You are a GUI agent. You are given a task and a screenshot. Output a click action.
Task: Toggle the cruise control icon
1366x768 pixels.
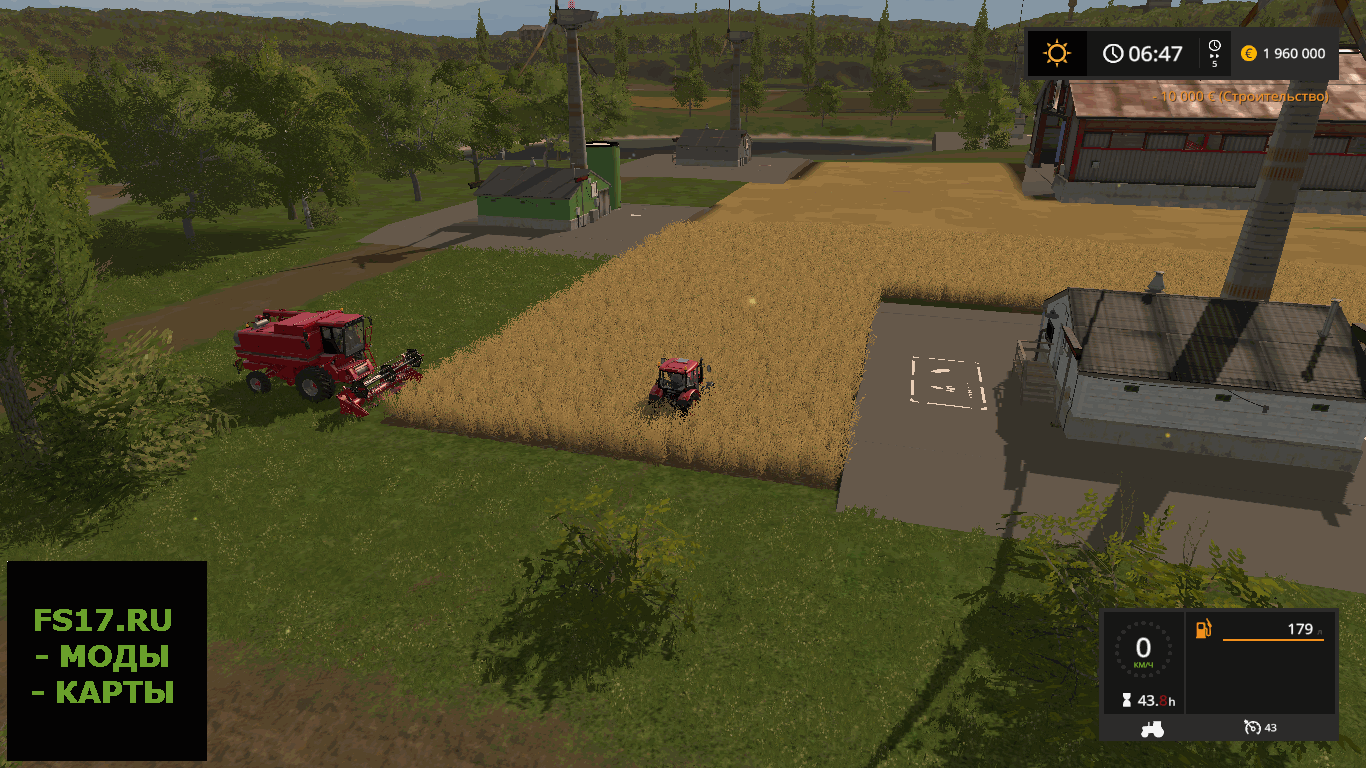[1252, 727]
